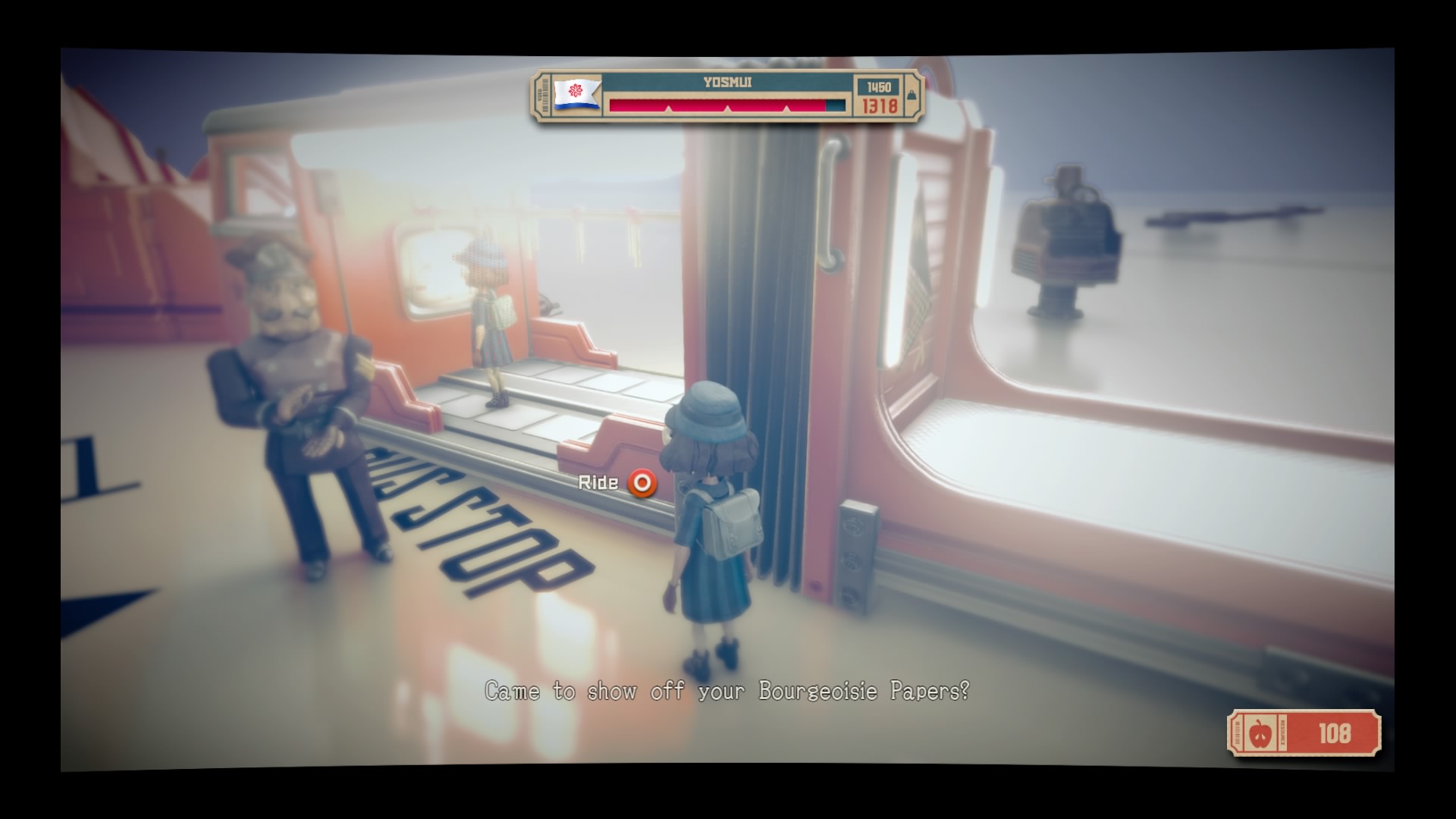The height and width of the screenshot is (819, 1456).
Task: Click the barcode strip on the HUD ticket
Action: coord(544,96)
